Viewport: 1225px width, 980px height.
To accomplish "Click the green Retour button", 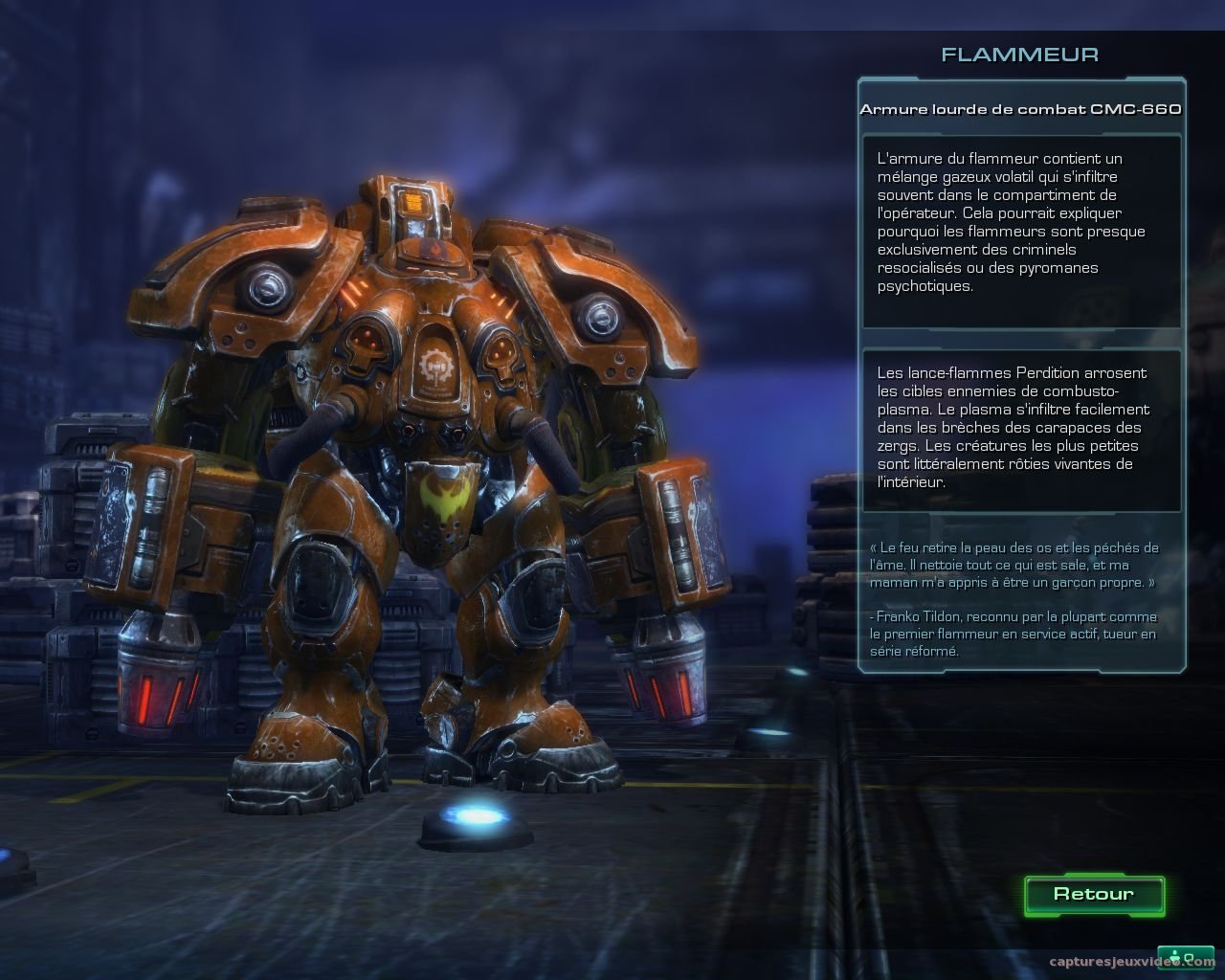I will 1094,895.
